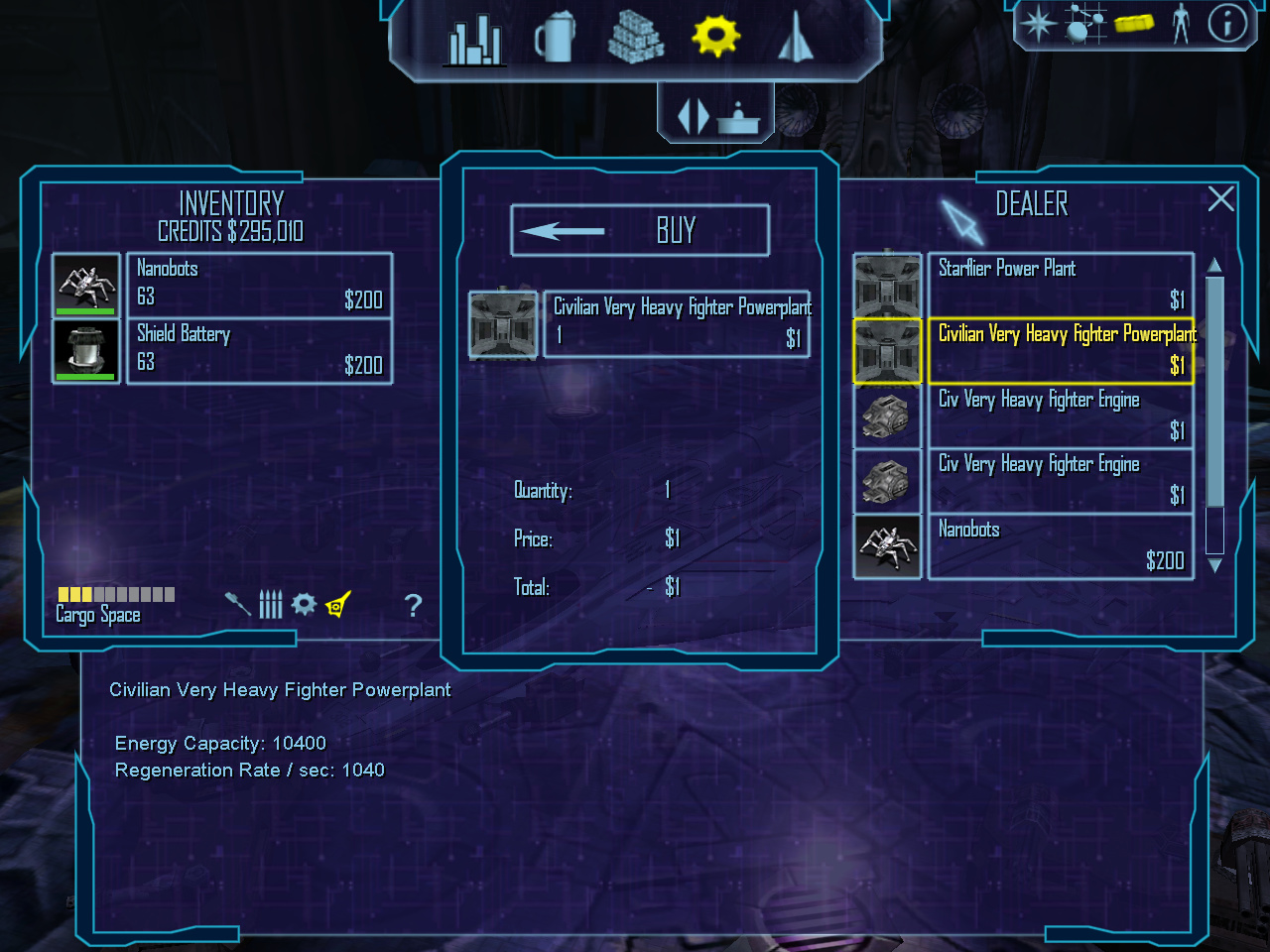This screenshot has height=952, width=1270.
Task: Select Shield Battery in inventory
Action: (x=260, y=350)
